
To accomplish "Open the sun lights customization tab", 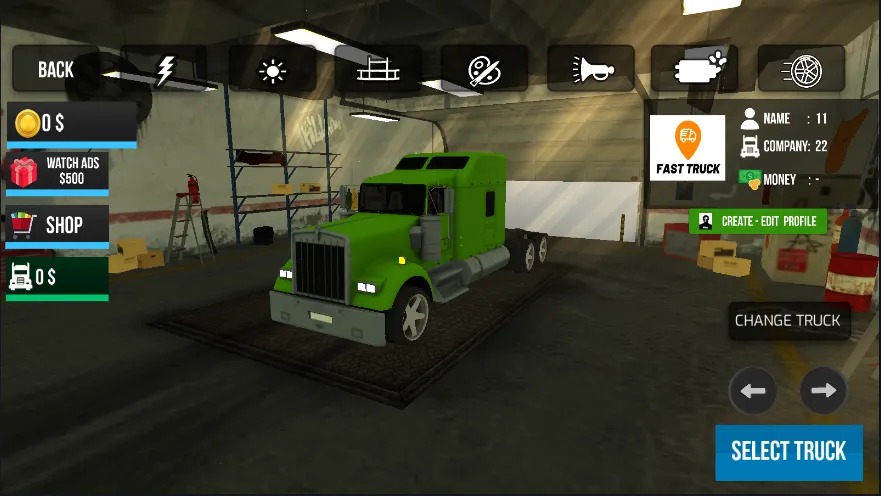I will coord(272,69).
